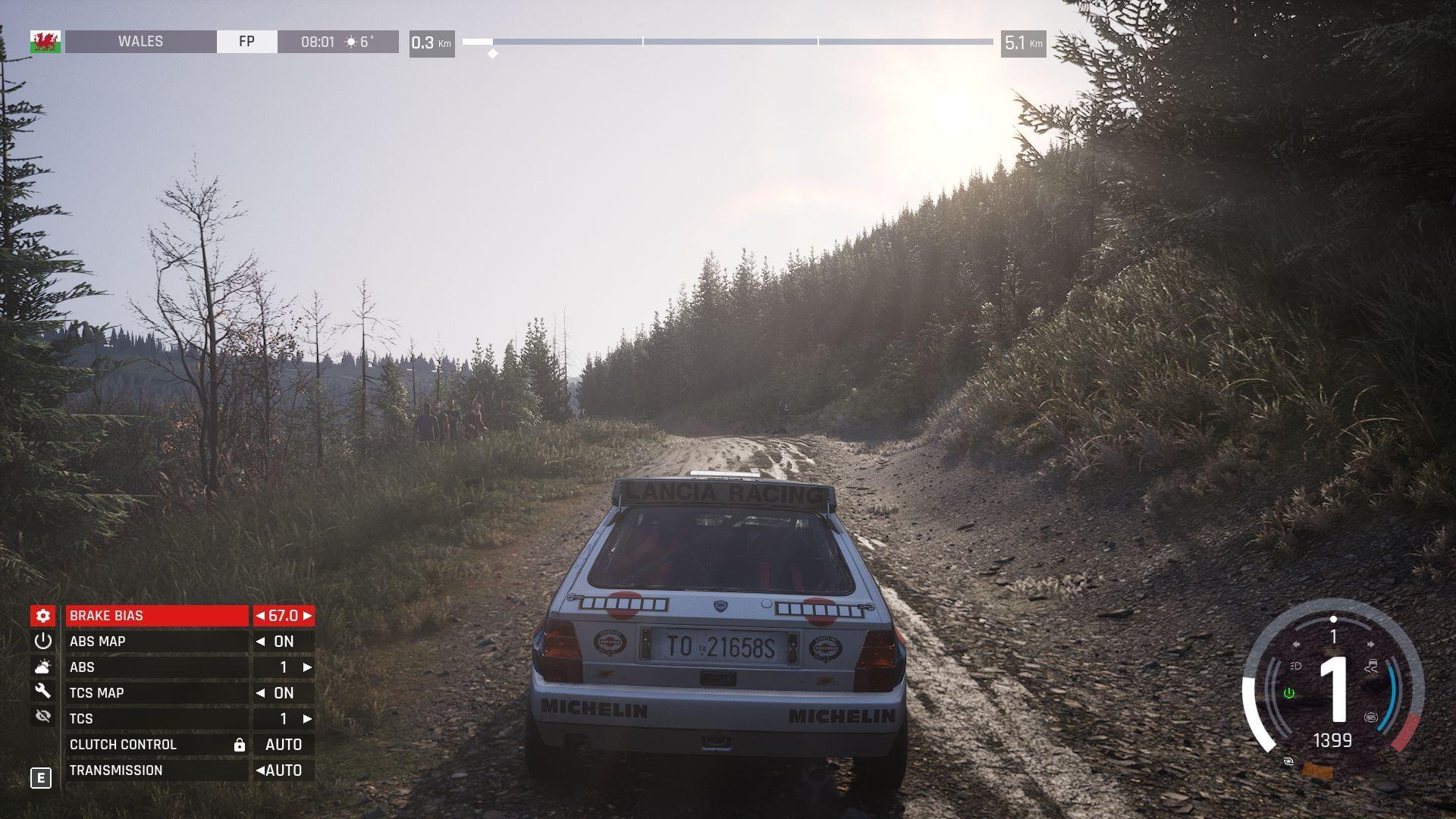Viewport: 1456px width, 819px height.
Task: Select the TCS level row label
Action: 157,719
